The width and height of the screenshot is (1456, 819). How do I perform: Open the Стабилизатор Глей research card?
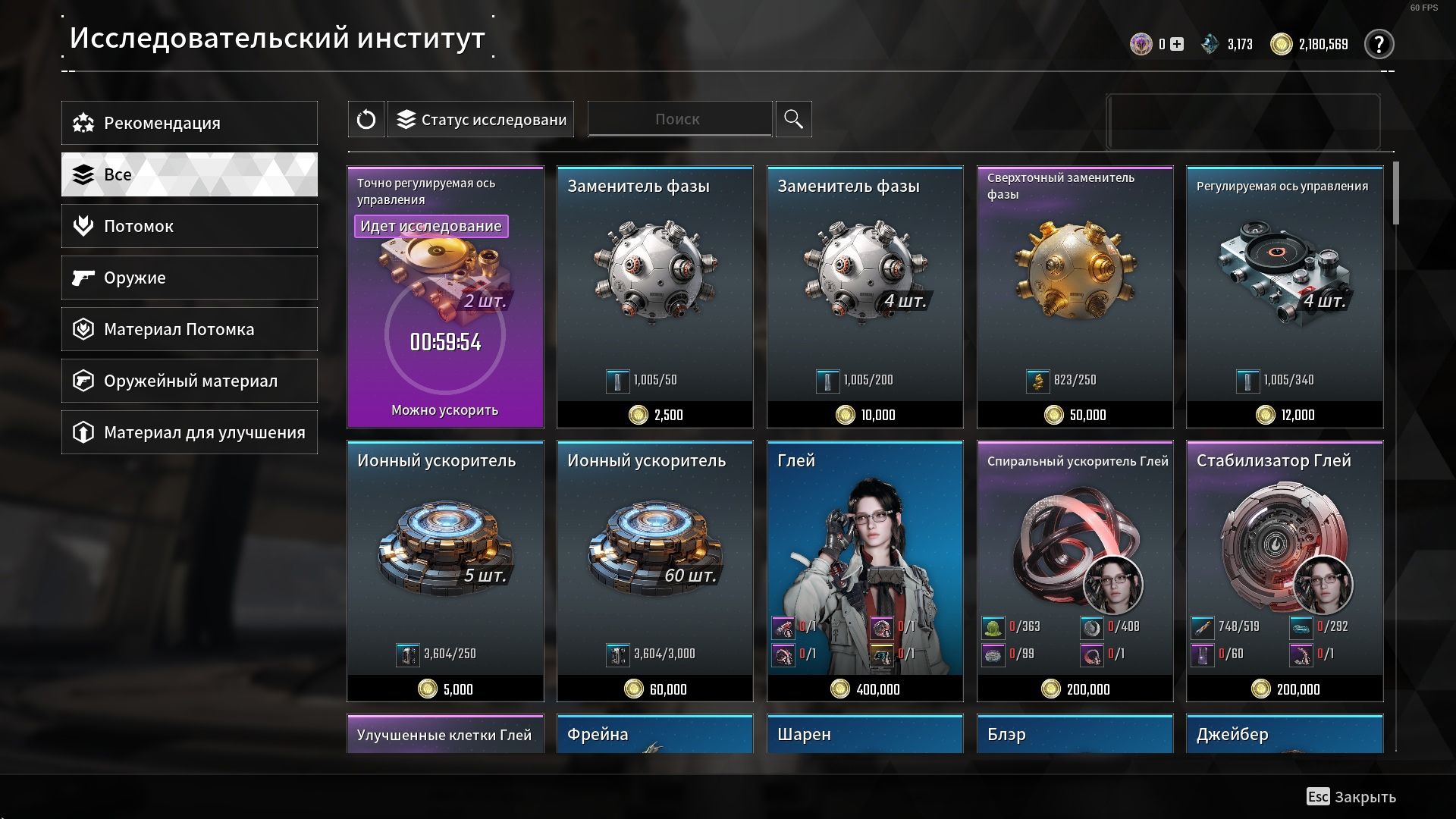(1285, 570)
